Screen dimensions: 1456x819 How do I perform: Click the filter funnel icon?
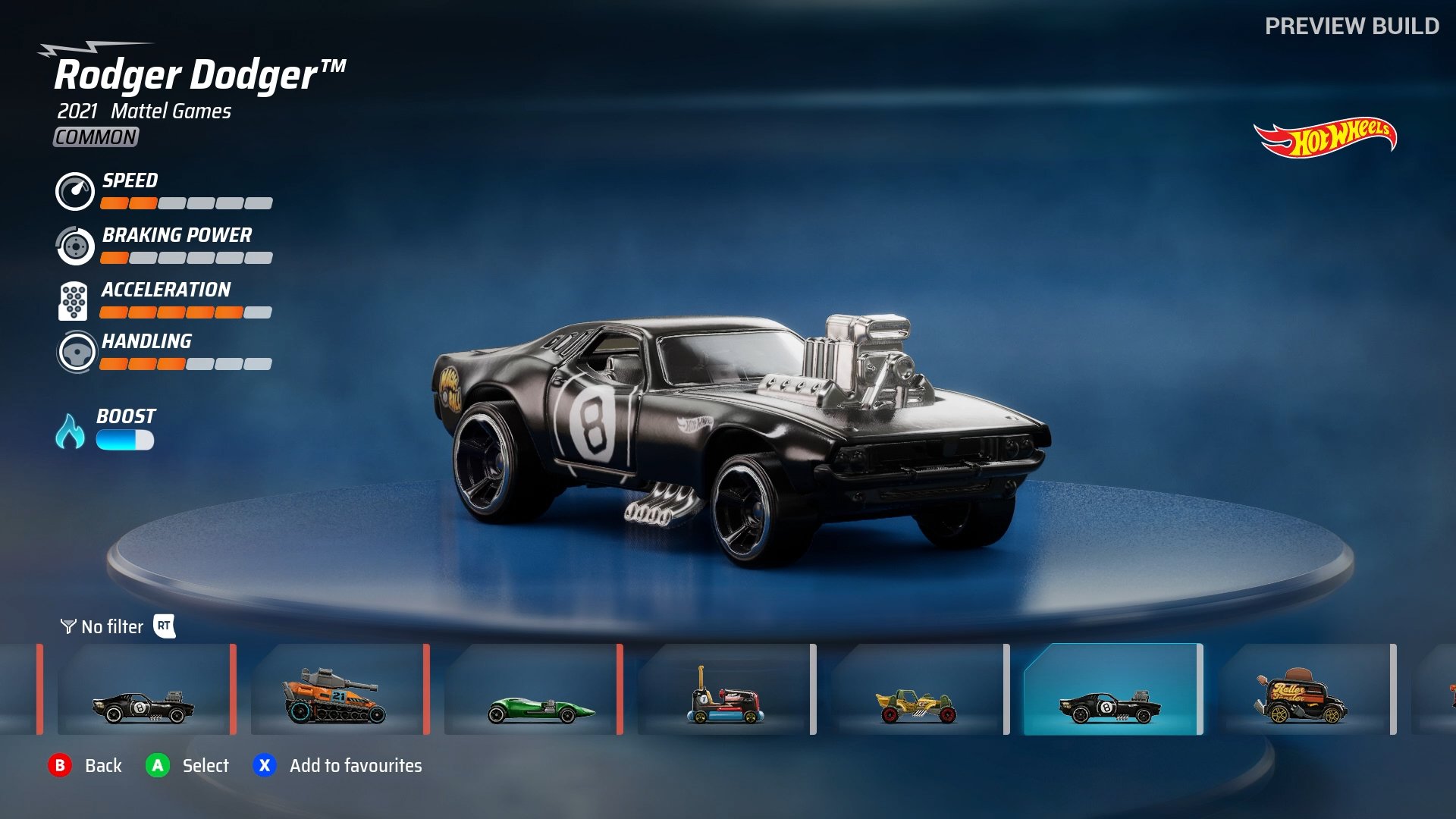click(67, 626)
